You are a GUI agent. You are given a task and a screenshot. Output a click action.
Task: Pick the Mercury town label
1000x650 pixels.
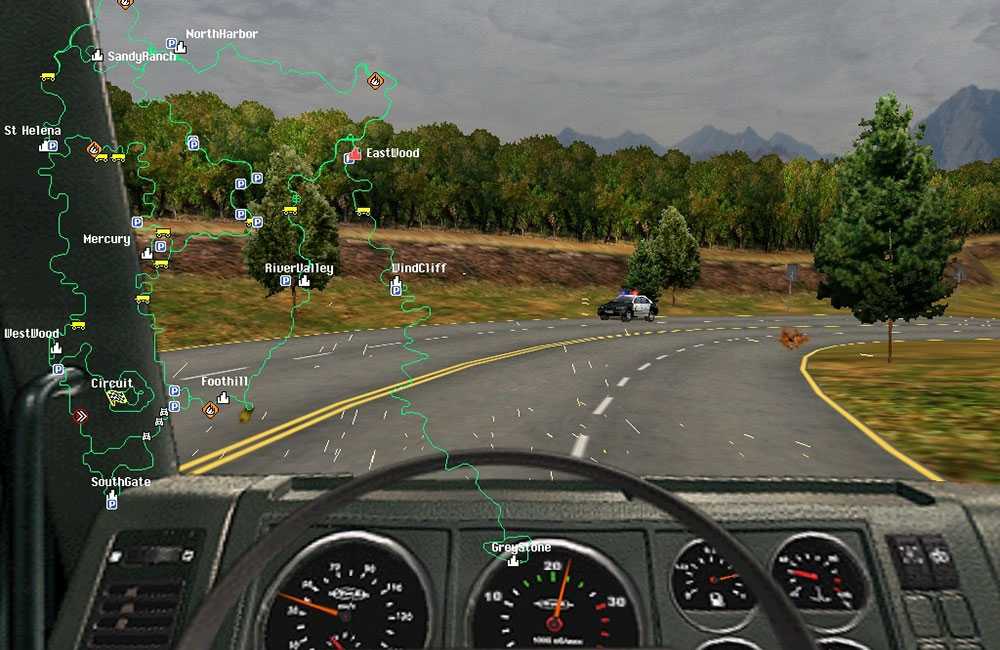click(106, 240)
